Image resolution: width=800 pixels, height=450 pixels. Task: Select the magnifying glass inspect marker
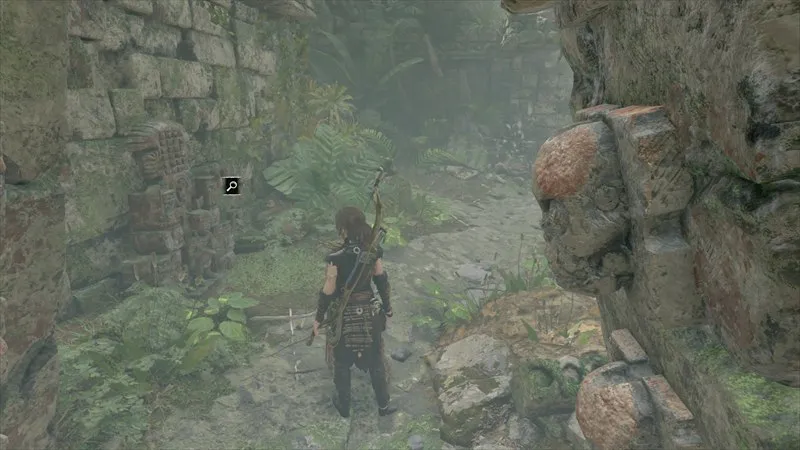pos(232,185)
